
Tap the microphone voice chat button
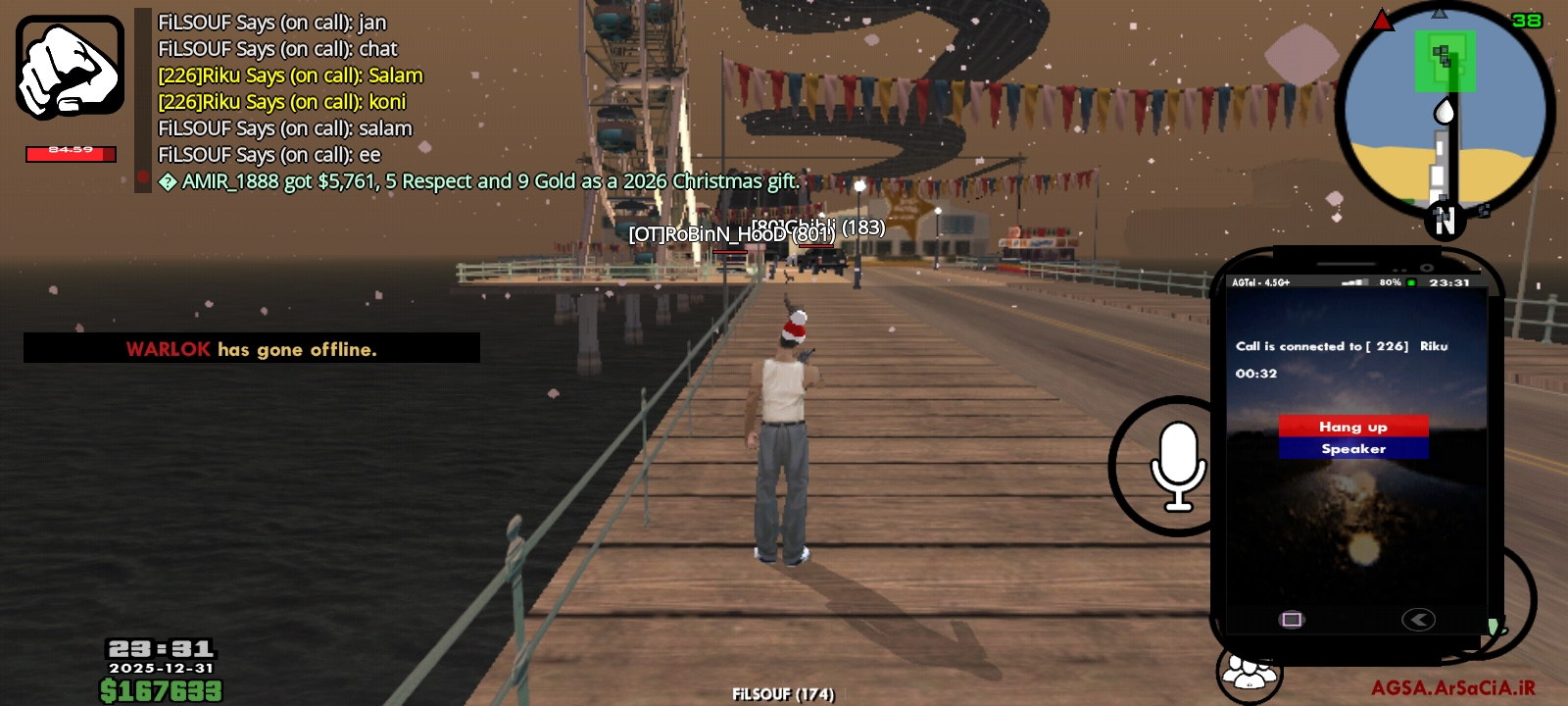coord(1176,466)
